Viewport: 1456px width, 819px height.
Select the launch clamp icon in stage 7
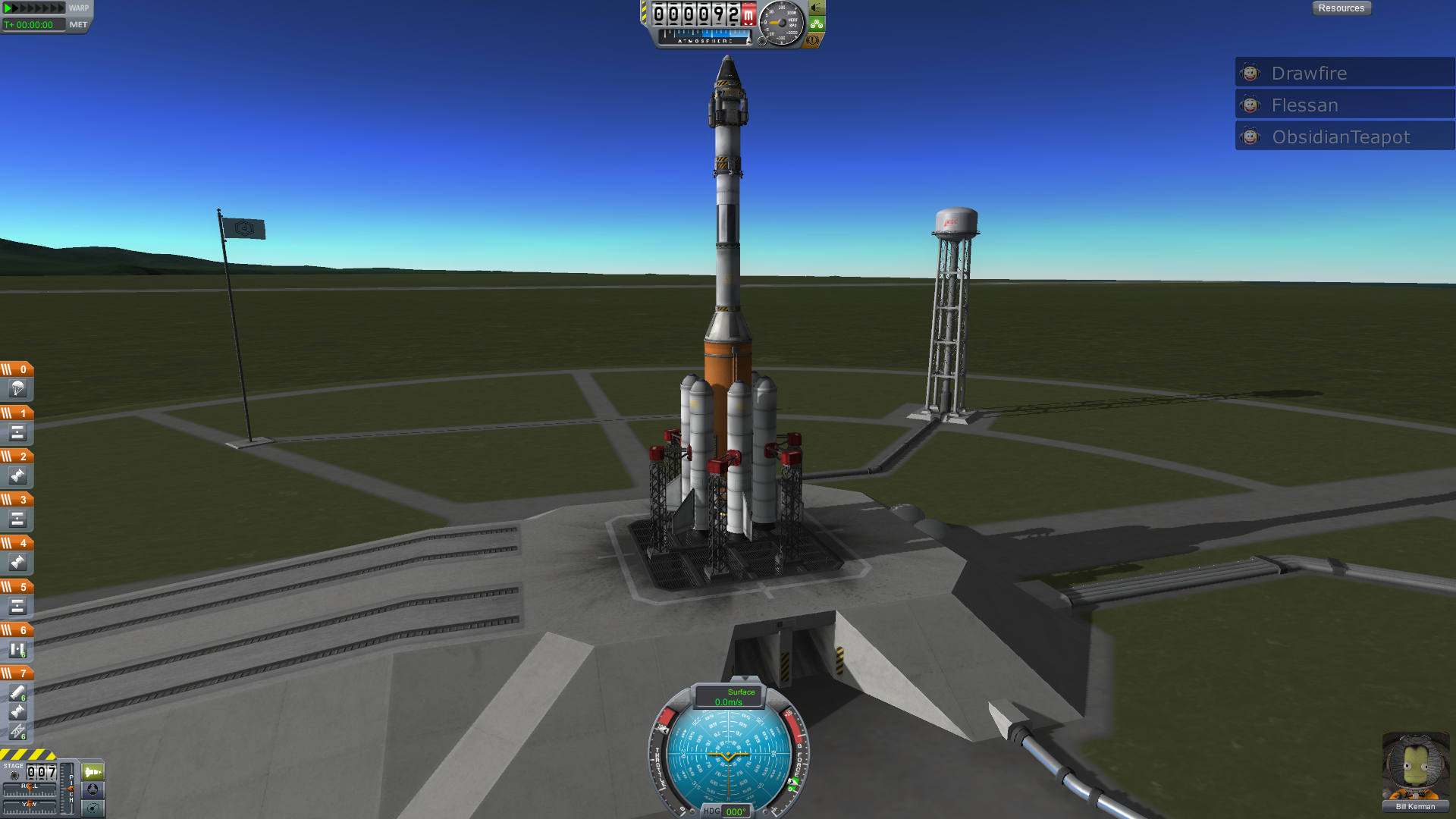17,731
